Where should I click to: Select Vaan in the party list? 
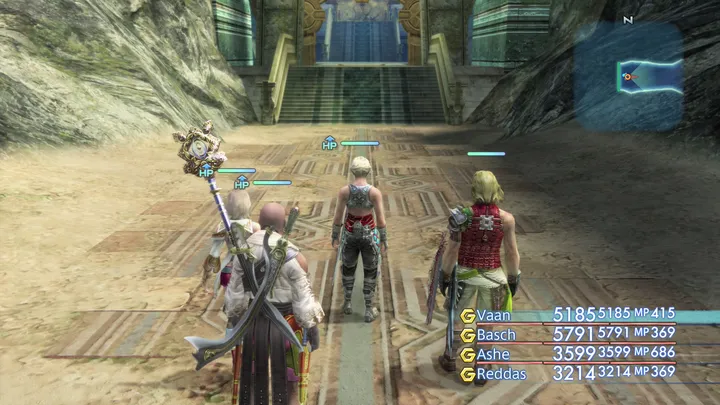point(496,316)
